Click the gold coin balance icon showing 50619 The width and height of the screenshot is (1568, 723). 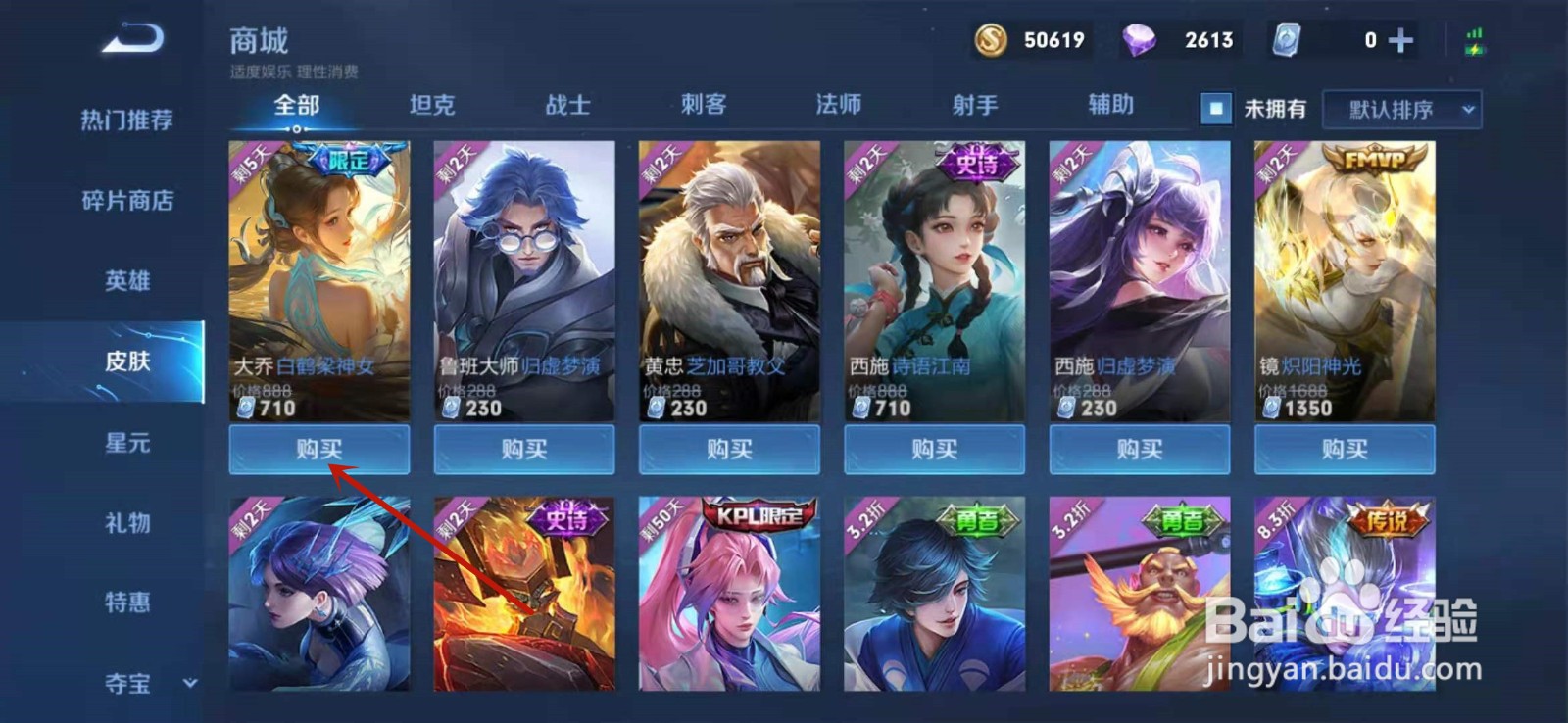(x=992, y=40)
